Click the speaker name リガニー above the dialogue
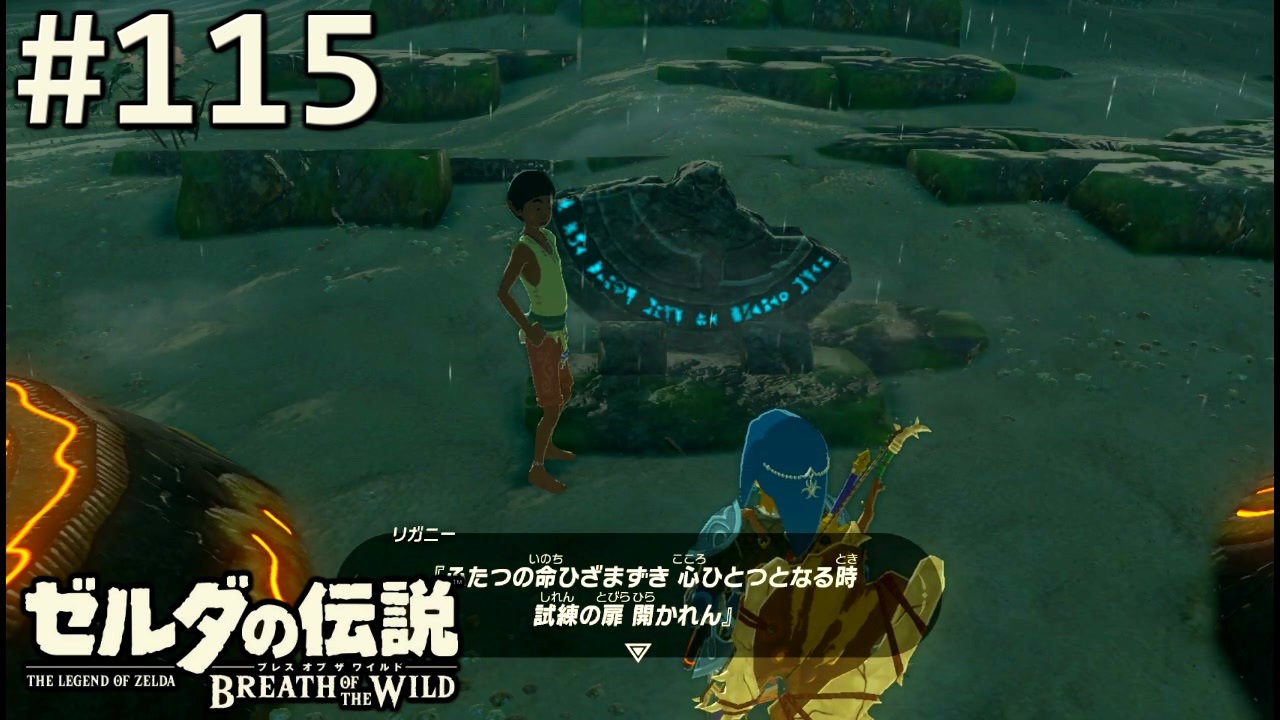This screenshot has width=1280, height=720. (422, 535)
